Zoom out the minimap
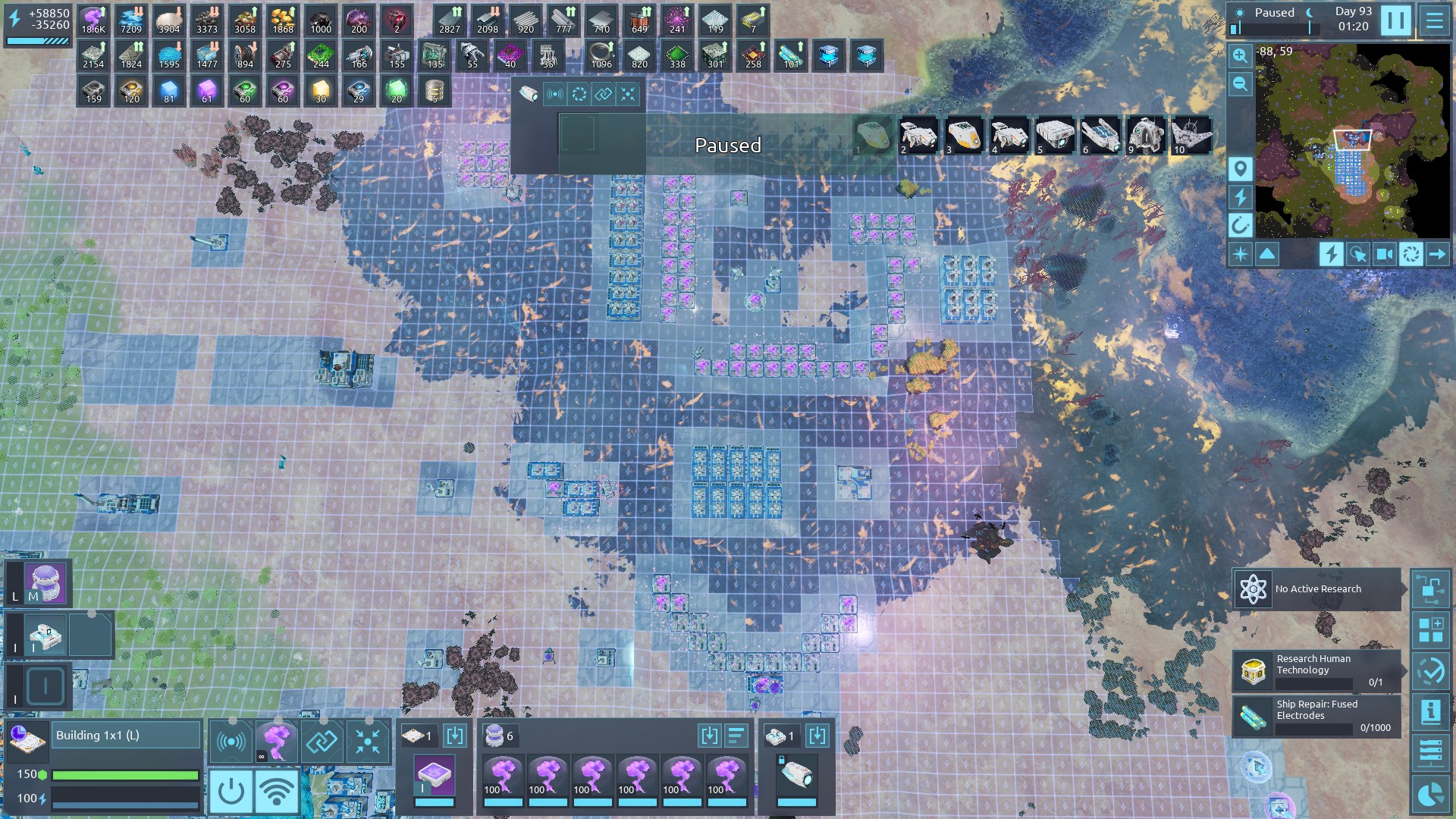Viewport: 1456px width, 819px height. (x=1240, y=83)
